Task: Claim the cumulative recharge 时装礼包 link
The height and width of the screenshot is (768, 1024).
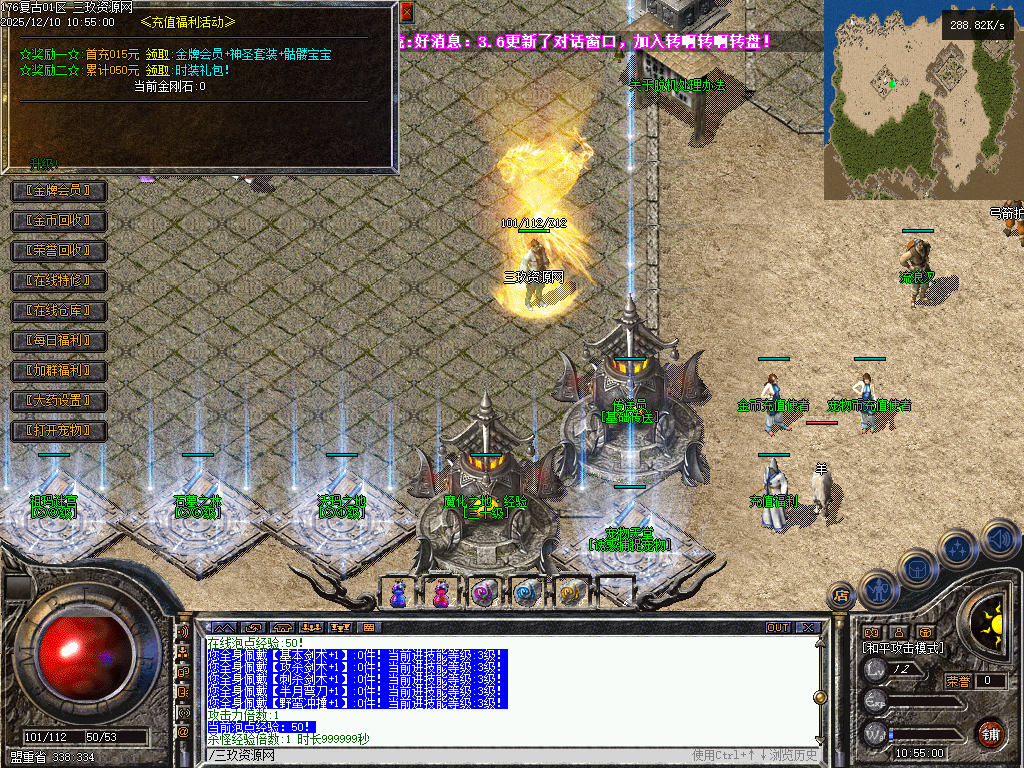Action: coord(157,70)
